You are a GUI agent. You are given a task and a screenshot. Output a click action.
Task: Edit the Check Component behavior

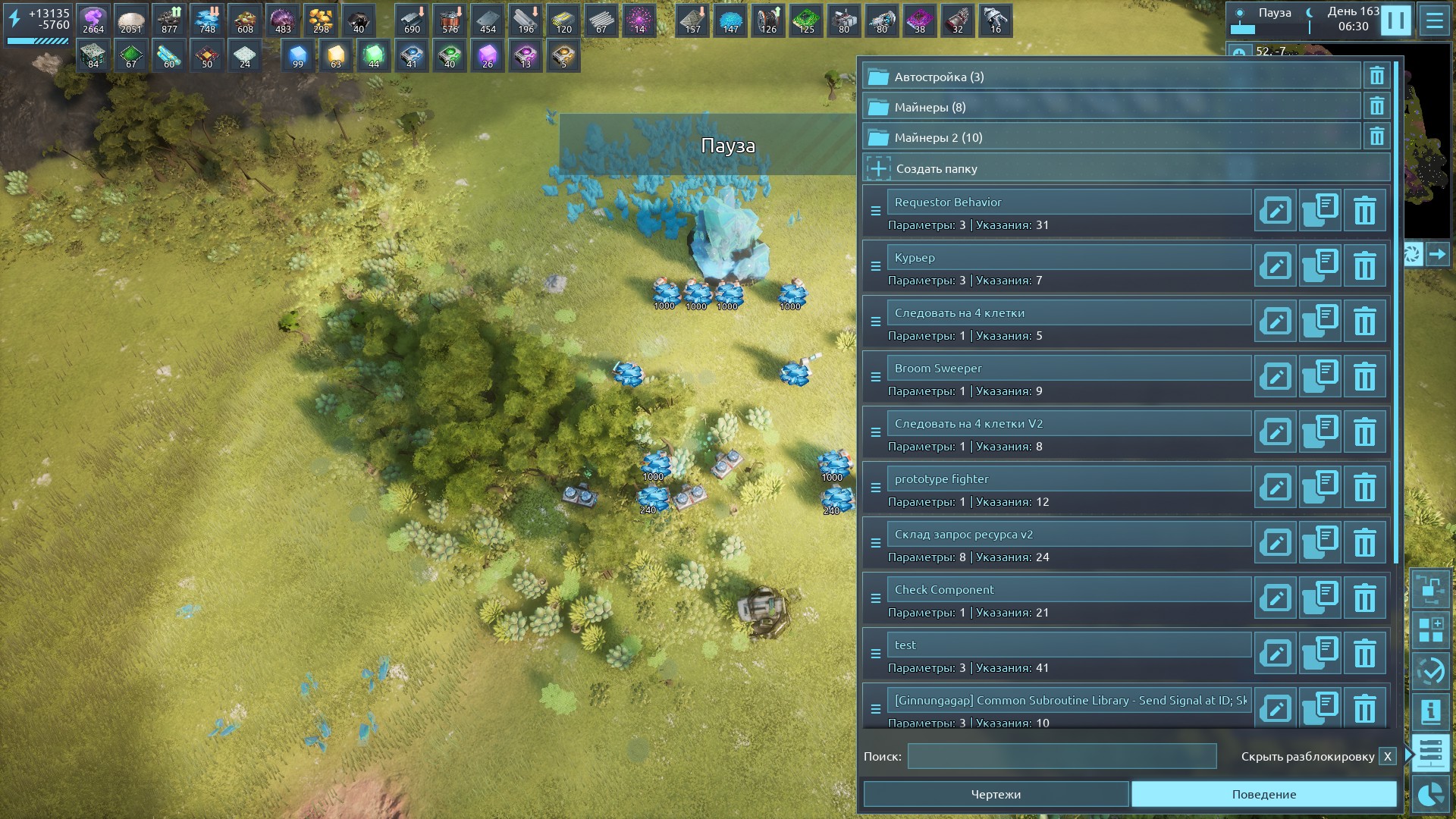(x=1276, y=598)
